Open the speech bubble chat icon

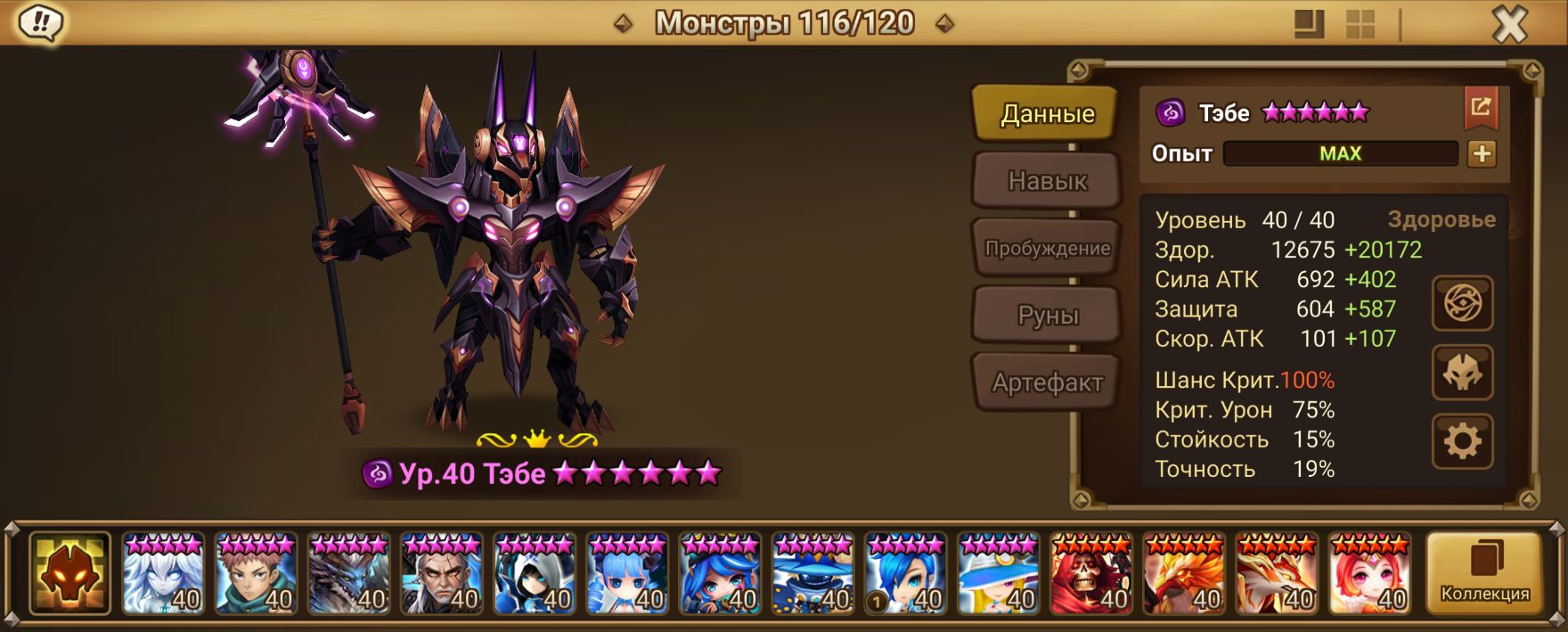tap(40, 22)
